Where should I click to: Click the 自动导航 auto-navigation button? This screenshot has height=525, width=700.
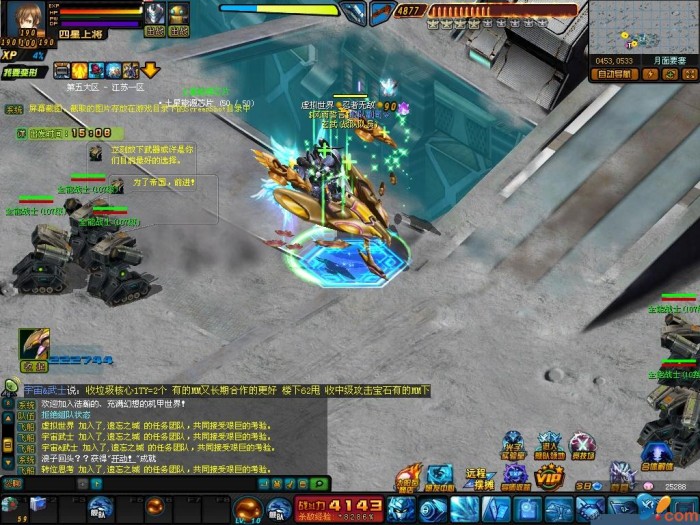tap(614, 74)
